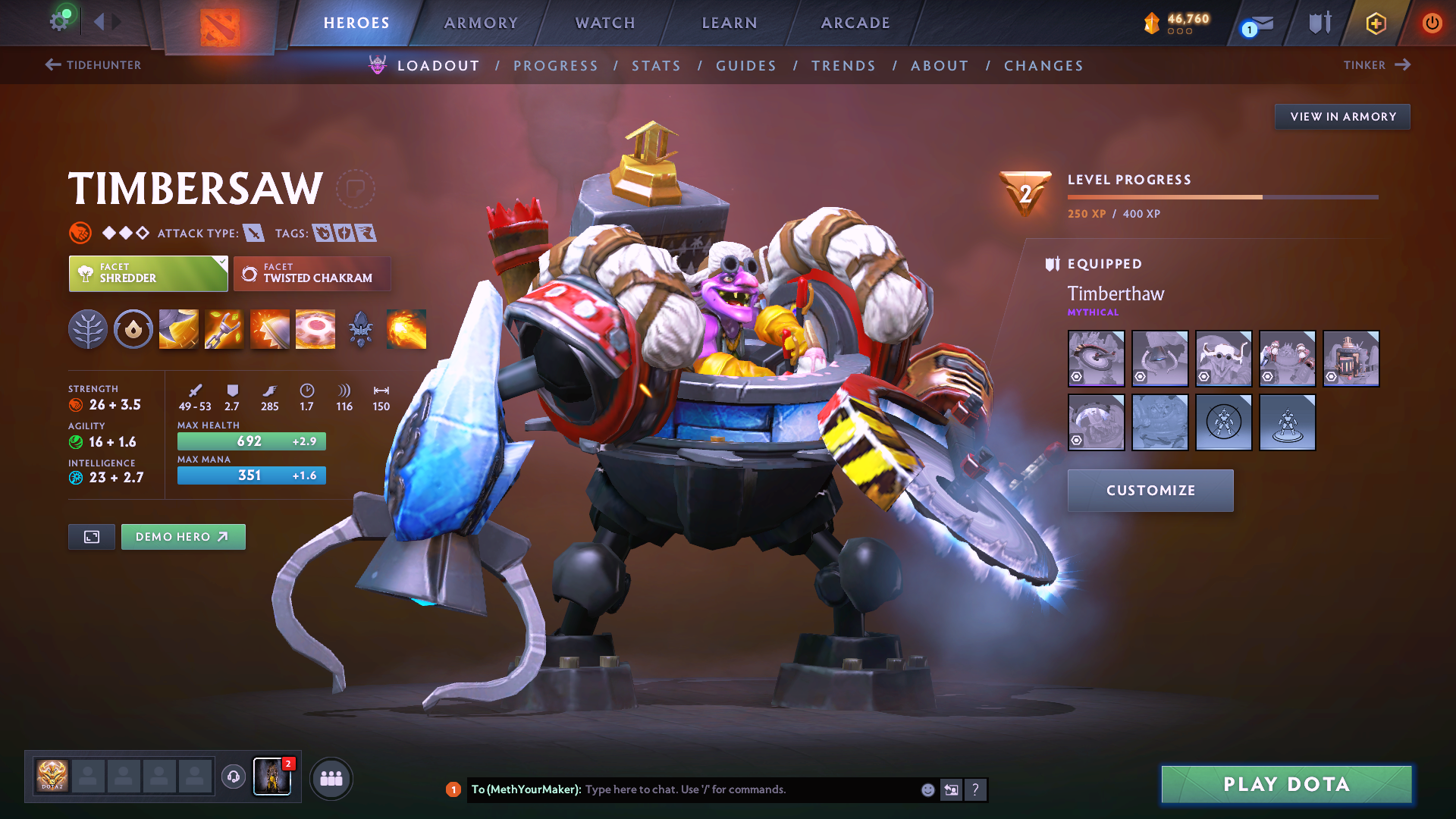Click the PLAY DOTA button

[x=1286, y=784]
